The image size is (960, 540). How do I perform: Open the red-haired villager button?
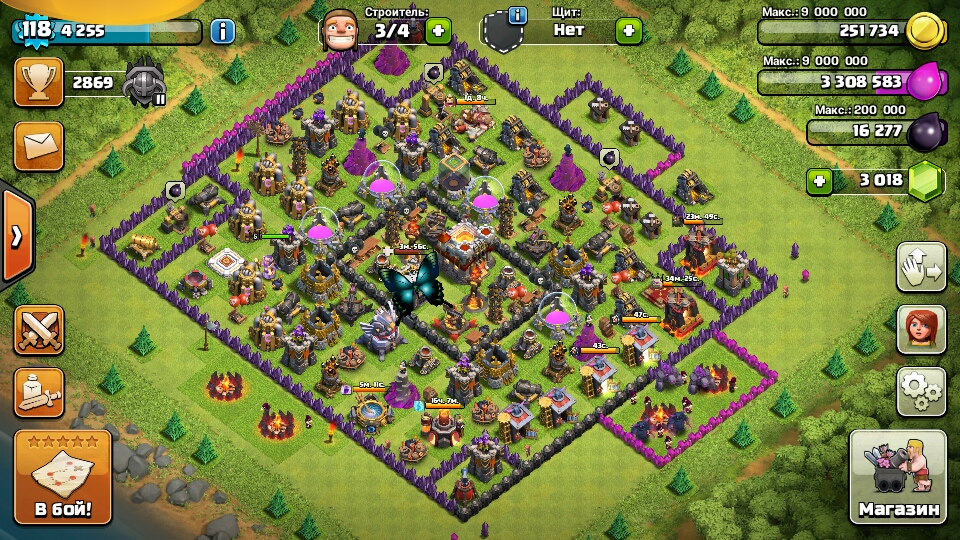pyautogui.click(x=921, y=329)
